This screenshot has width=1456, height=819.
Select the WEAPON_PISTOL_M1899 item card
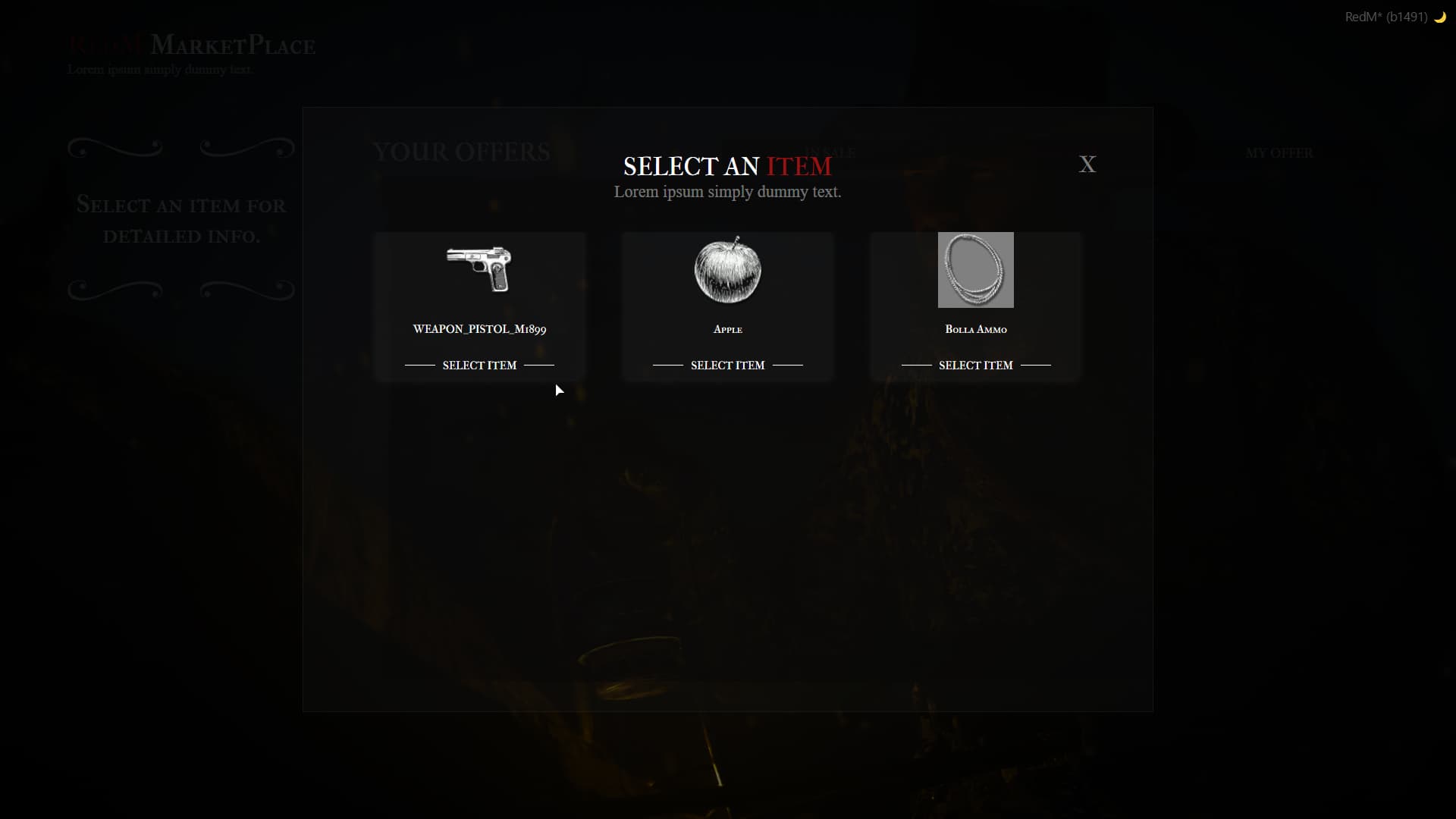pos(479,307)
